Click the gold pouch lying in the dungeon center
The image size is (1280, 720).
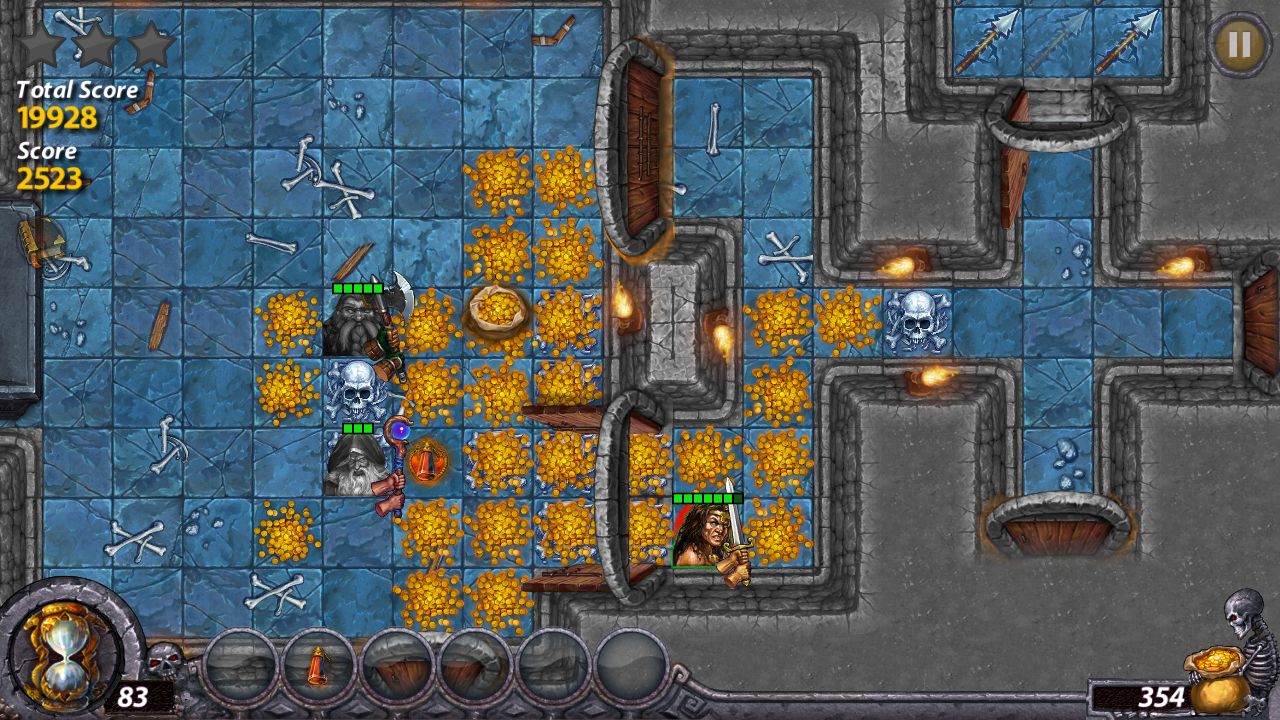pyautogui.click(x=497, y=311)
